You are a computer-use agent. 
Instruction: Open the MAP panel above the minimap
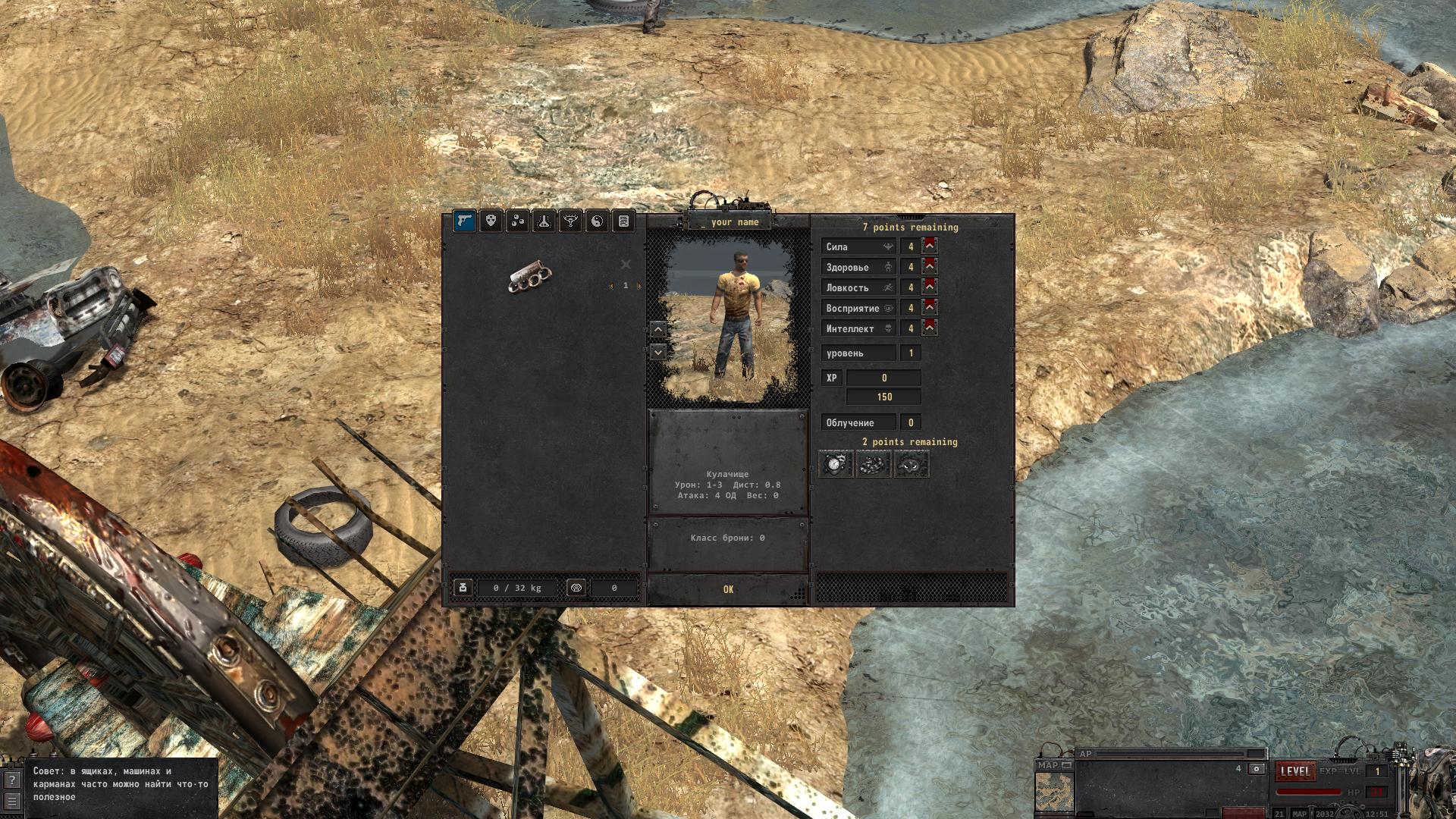pyautogui.click(x=1054, y=766)
